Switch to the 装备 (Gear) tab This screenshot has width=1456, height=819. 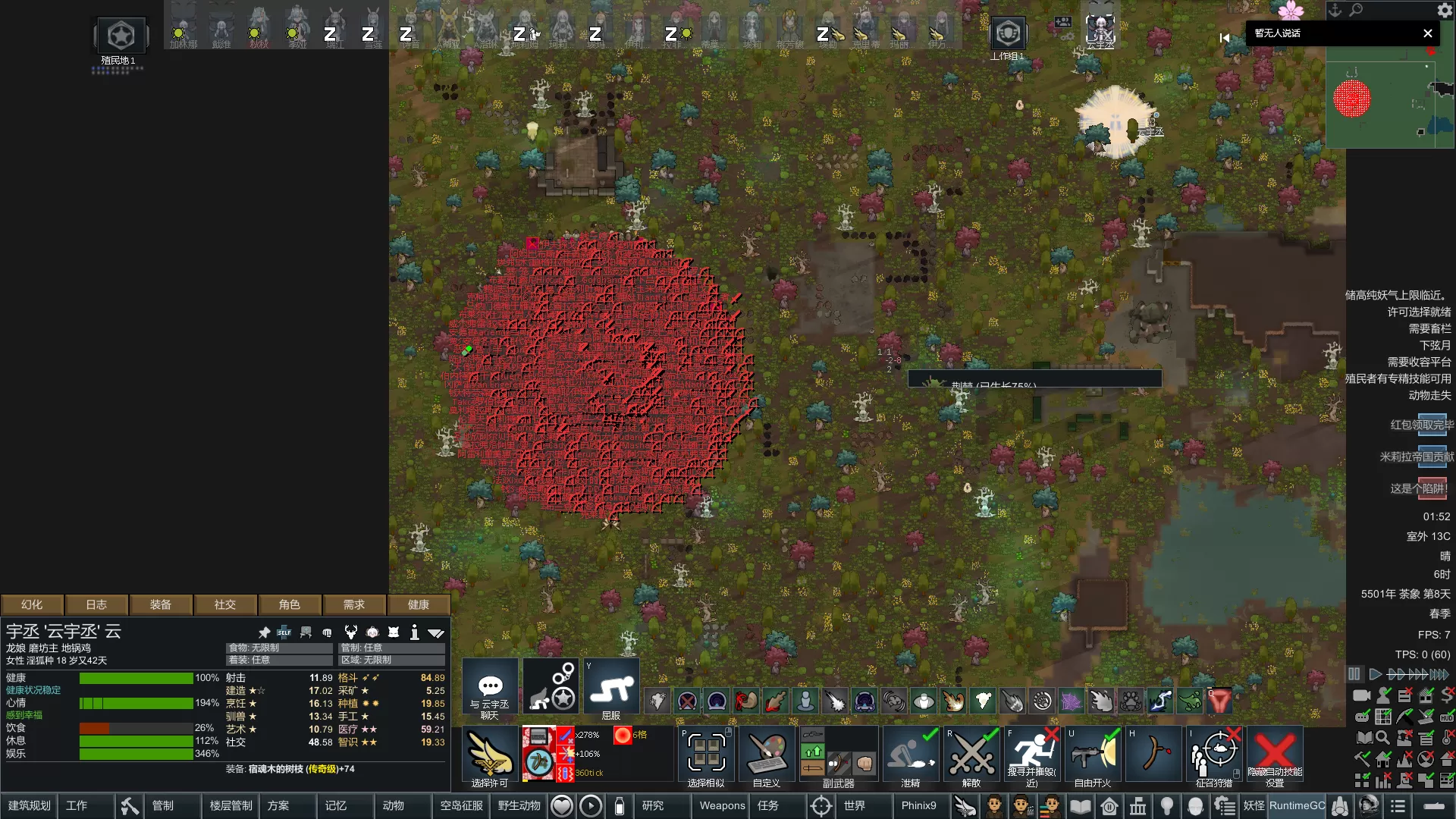pos(160,604)
